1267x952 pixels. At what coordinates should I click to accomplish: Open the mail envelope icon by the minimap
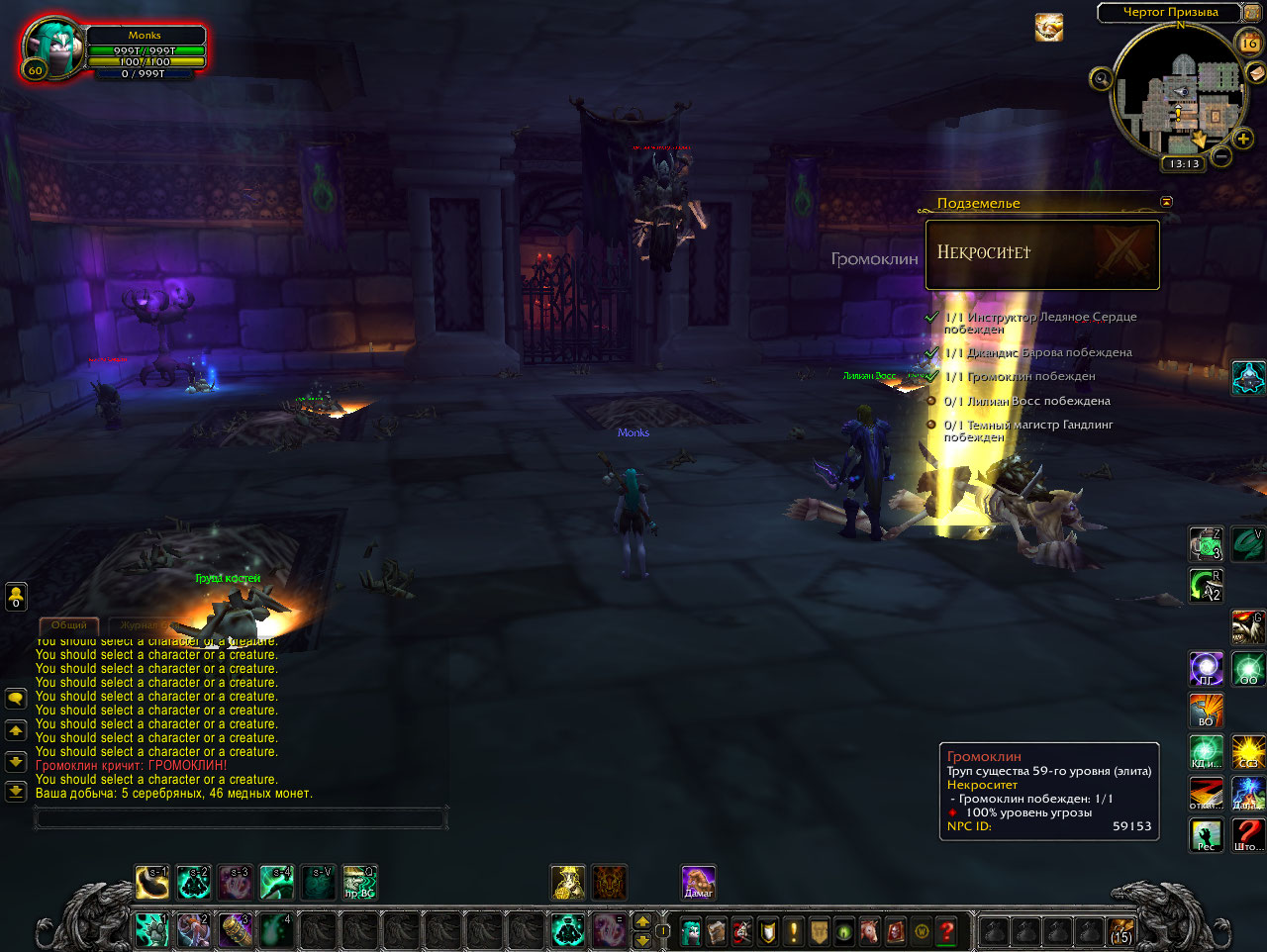(1255, 72)
